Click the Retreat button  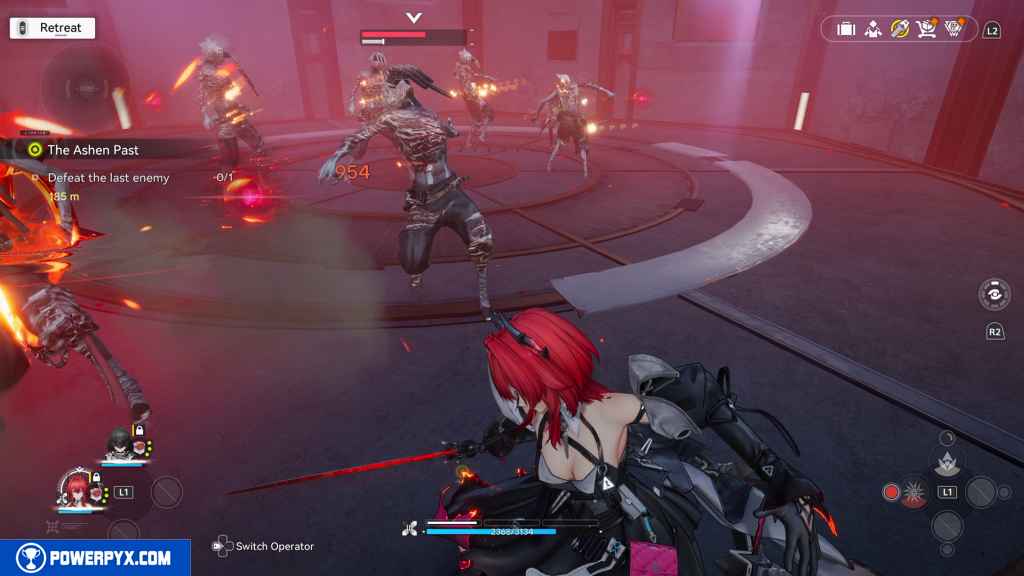coord(52,28)
